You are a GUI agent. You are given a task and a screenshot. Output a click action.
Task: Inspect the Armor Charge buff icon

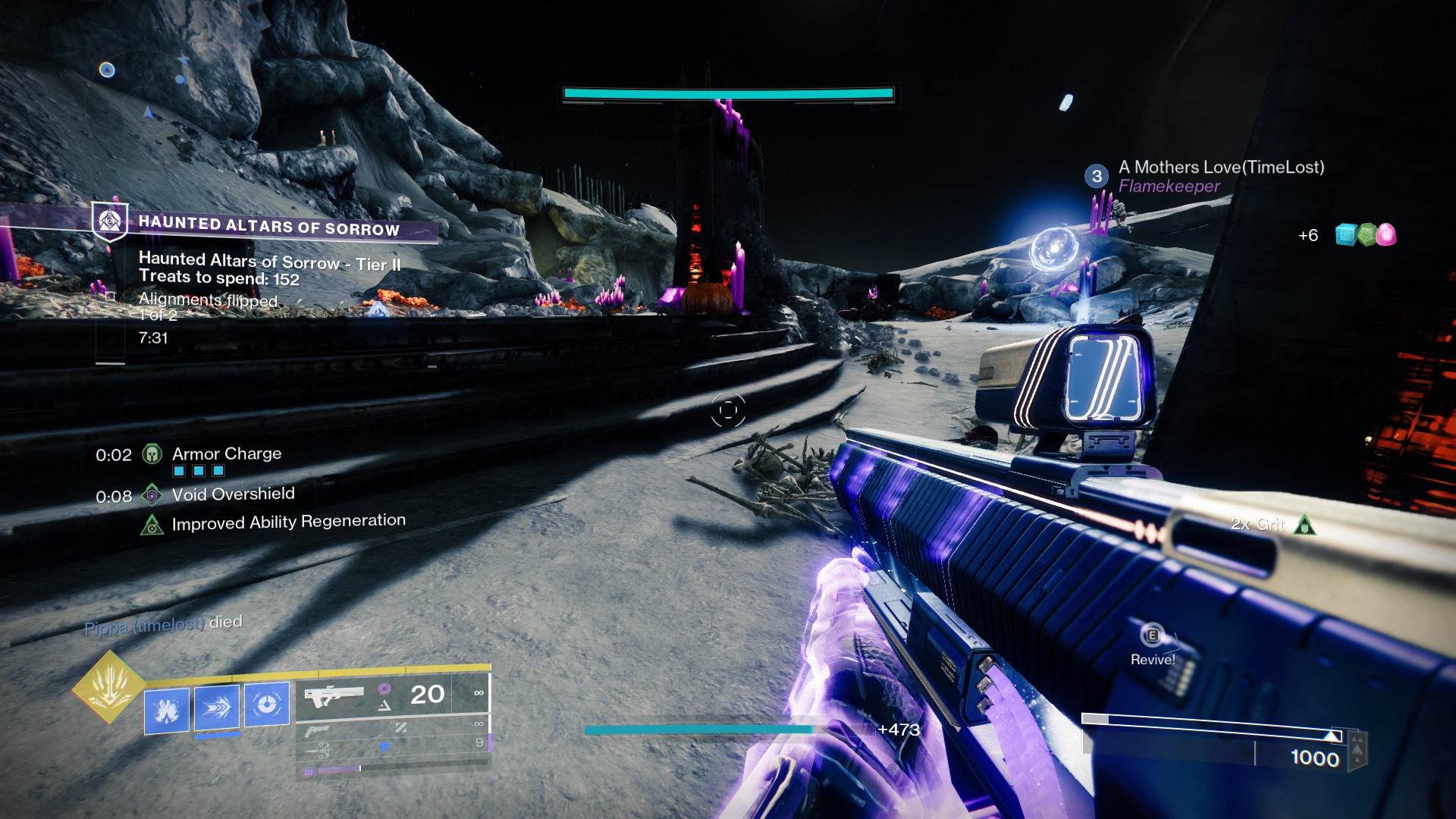pyautogui.click(x=152, y=453)
